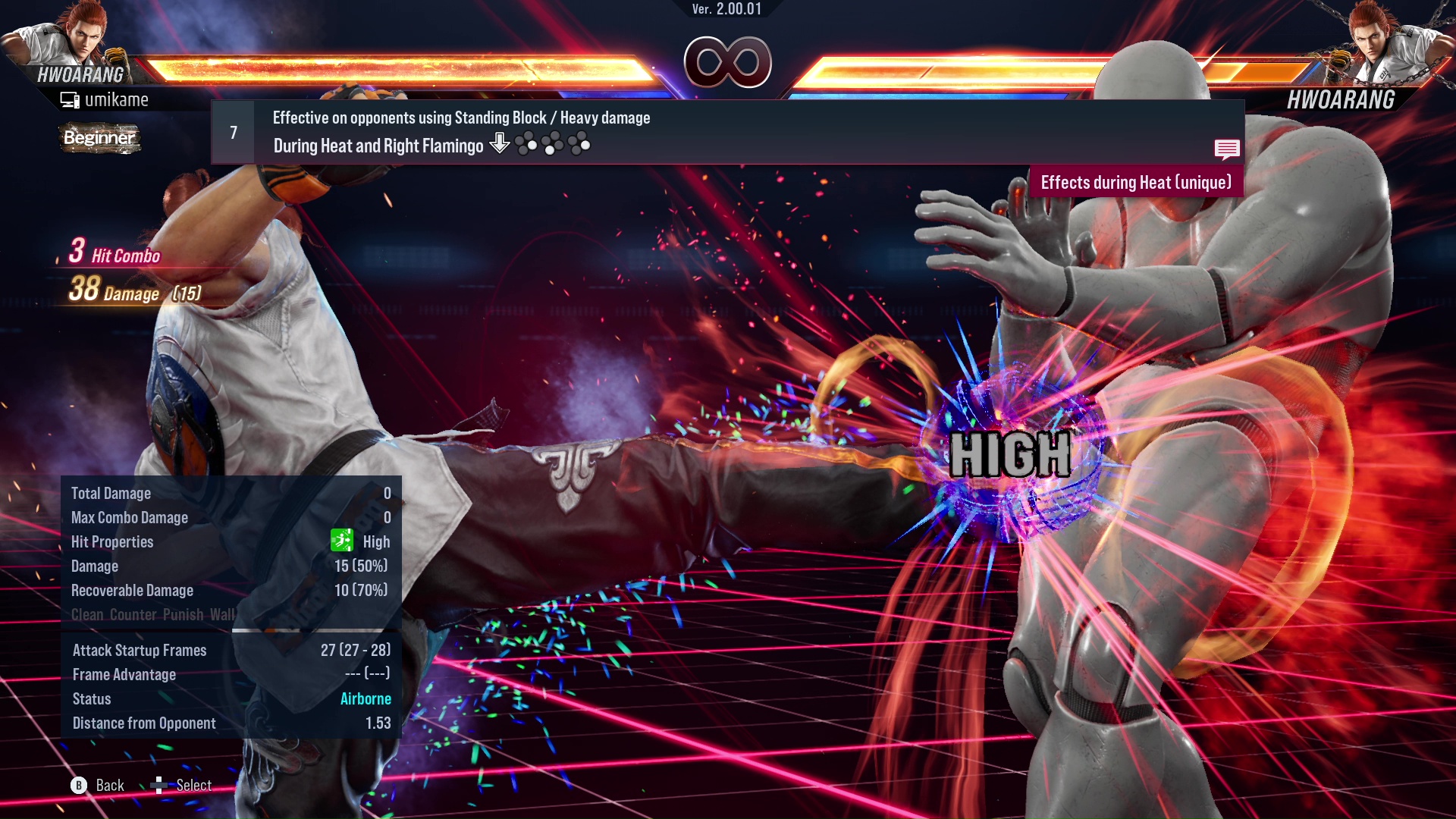The image size is (1456, 819).
Task: Expand Effects during Heat (unique) details
Action: pyautogui.click(x=1136, y=182)
